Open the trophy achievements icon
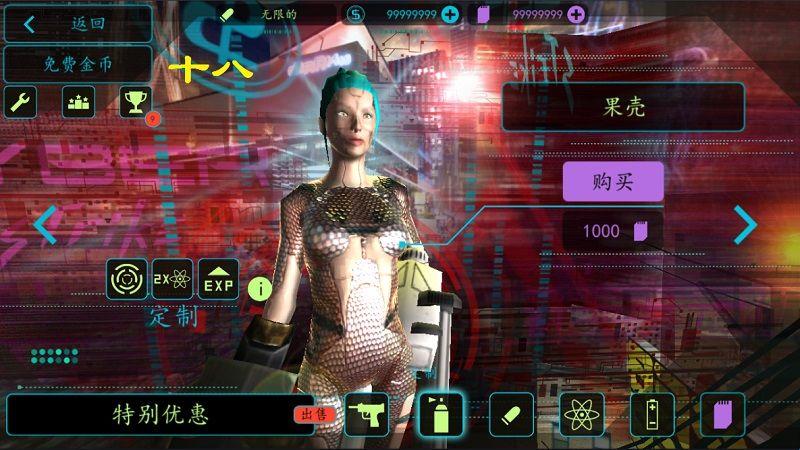The height and width of the screenshot is (450, 800). [x=134, y=101]
